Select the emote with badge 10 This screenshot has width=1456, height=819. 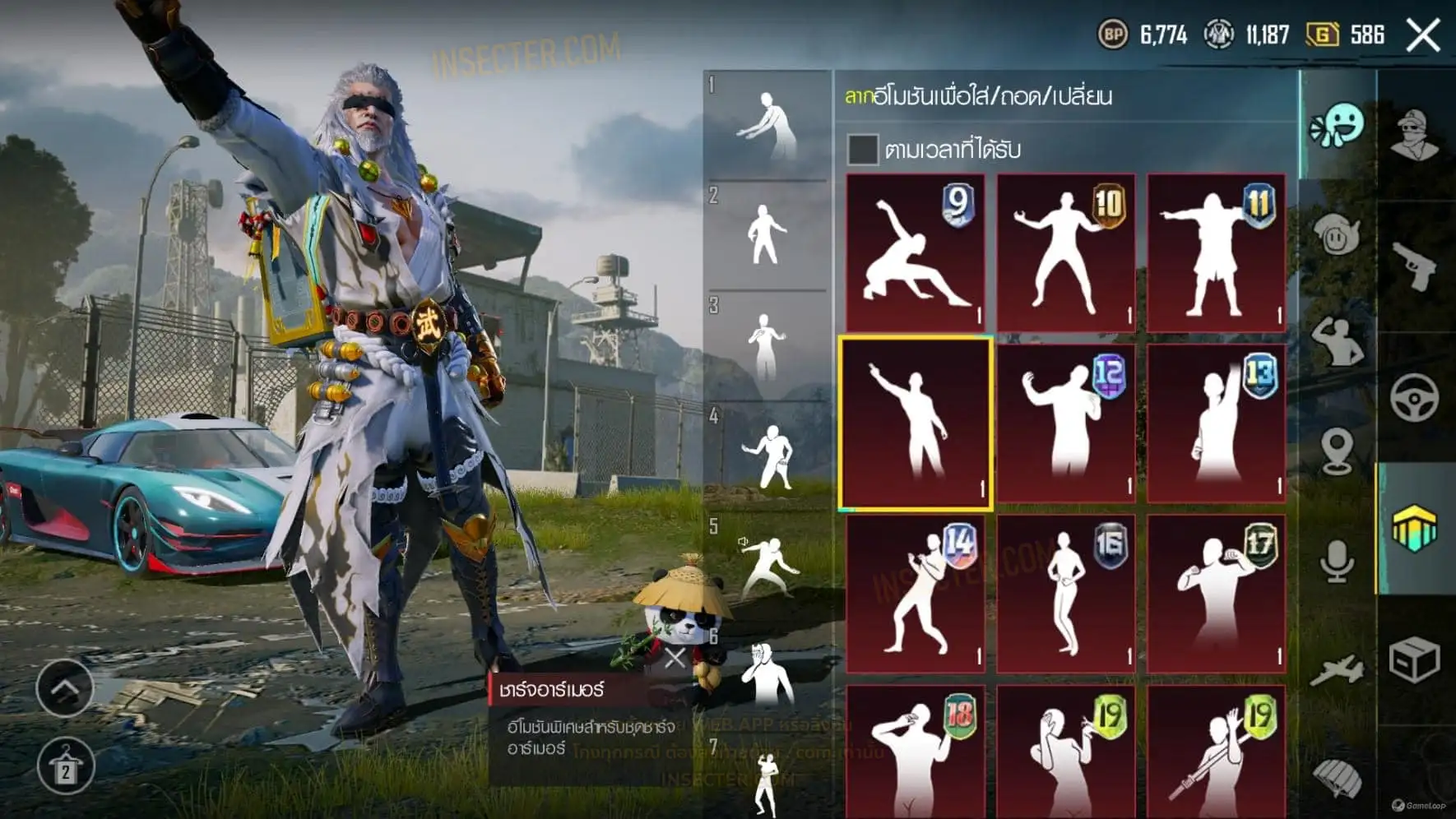1066,252
